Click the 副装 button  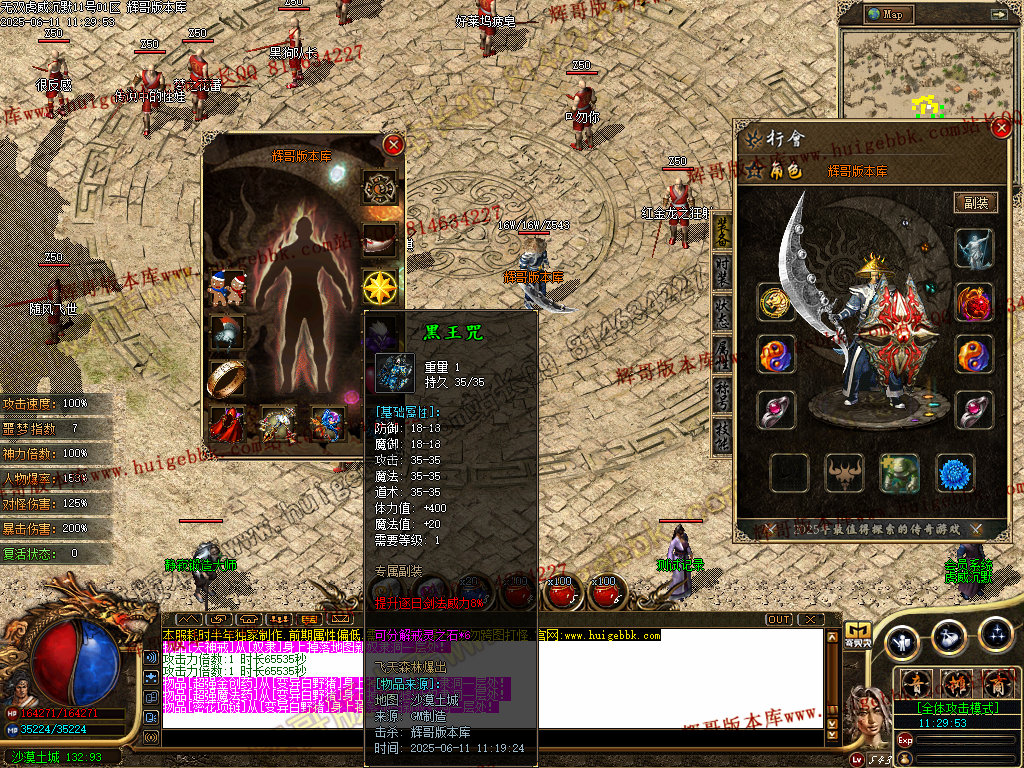976,203
